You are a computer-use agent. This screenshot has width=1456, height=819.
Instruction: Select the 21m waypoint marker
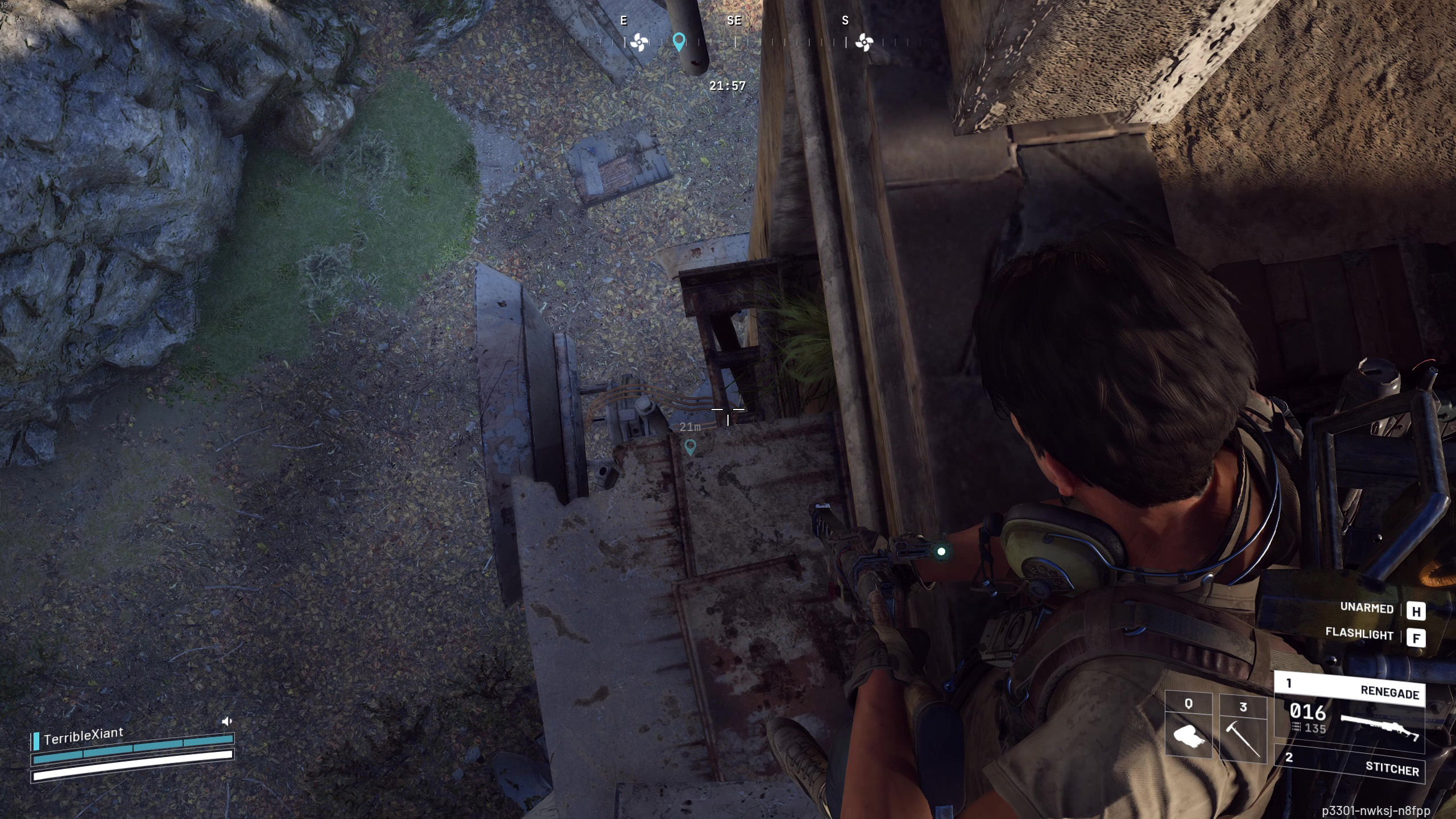pos(690,447)
